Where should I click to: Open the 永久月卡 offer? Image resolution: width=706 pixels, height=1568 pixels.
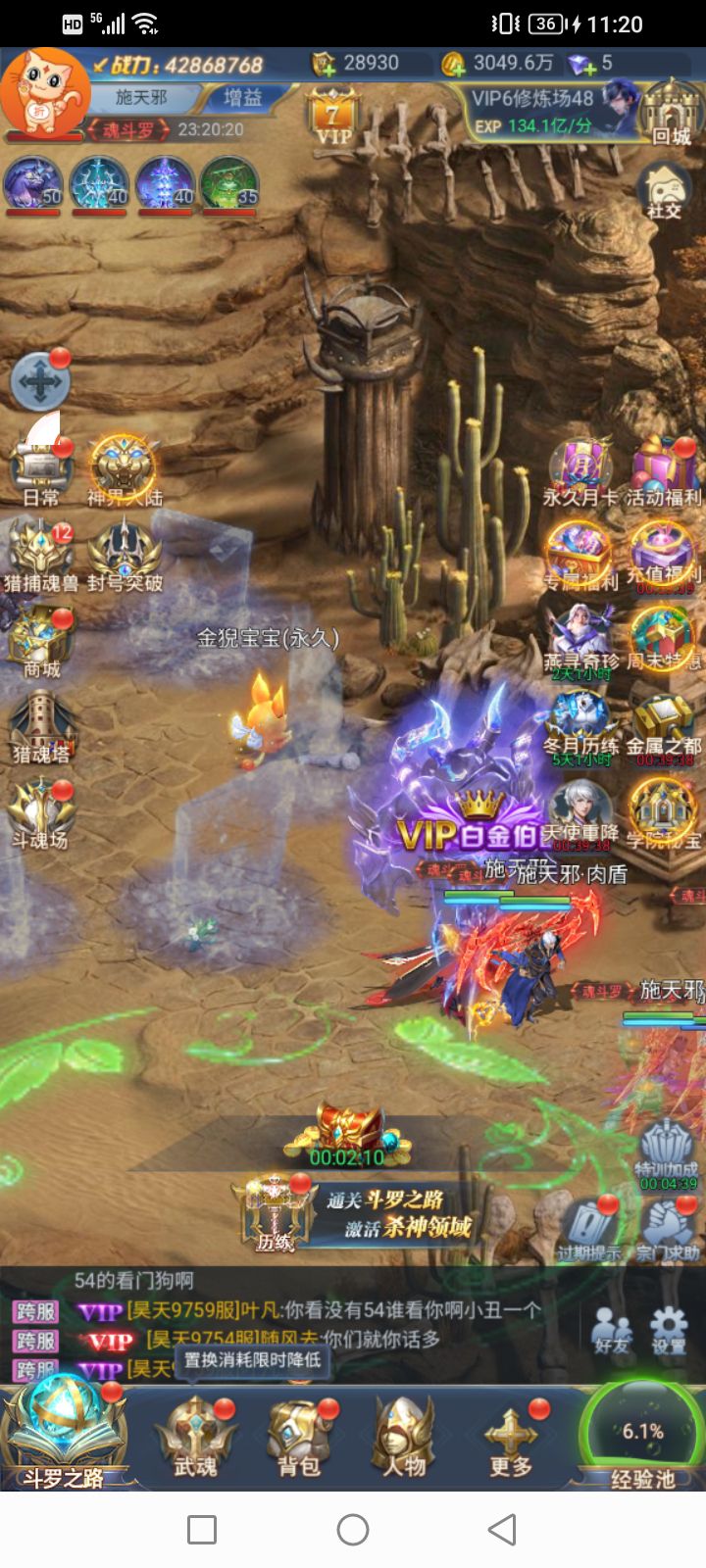pyautogui.click(x=580, y=472)
